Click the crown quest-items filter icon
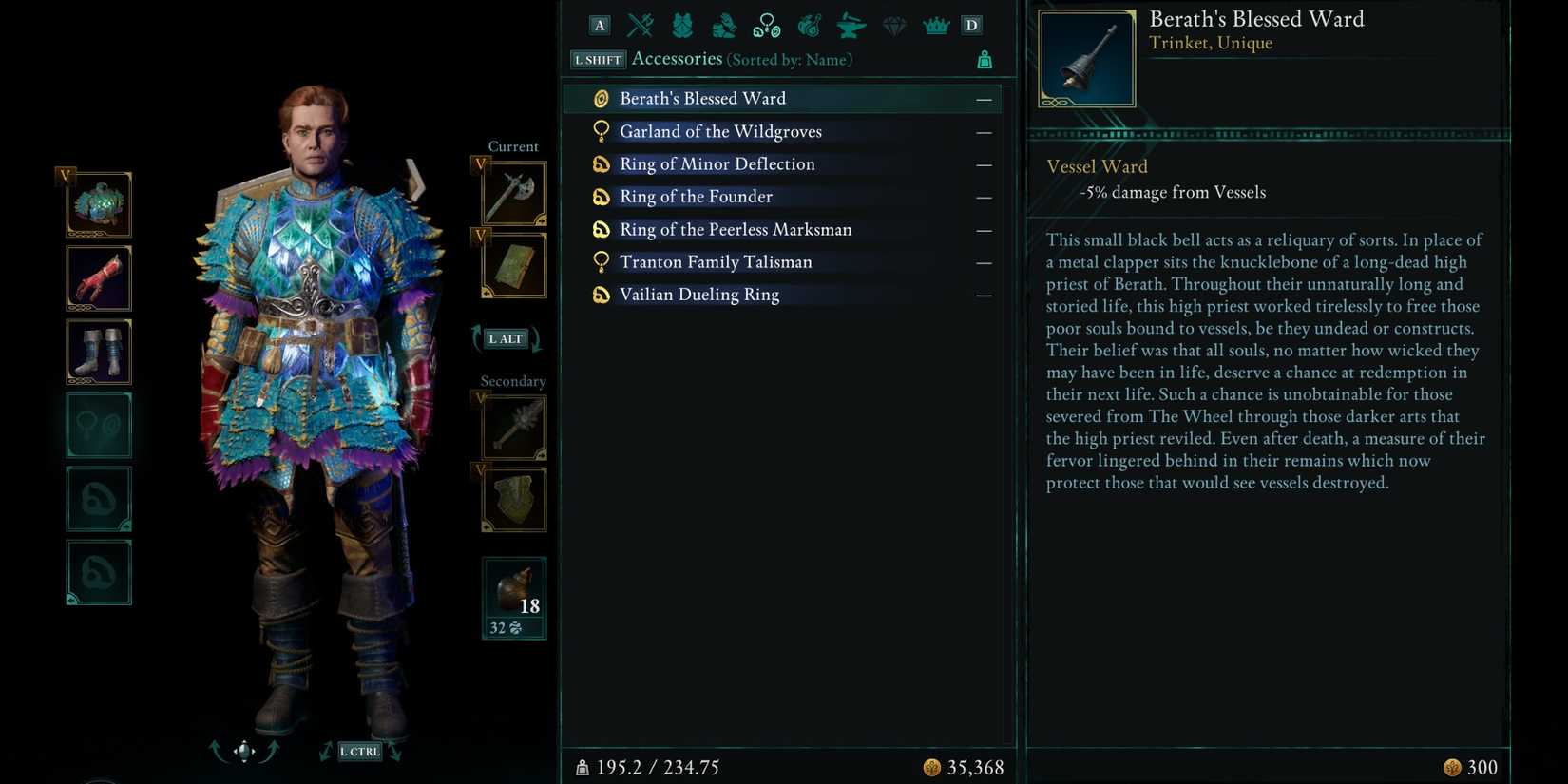 pos(936,25)
